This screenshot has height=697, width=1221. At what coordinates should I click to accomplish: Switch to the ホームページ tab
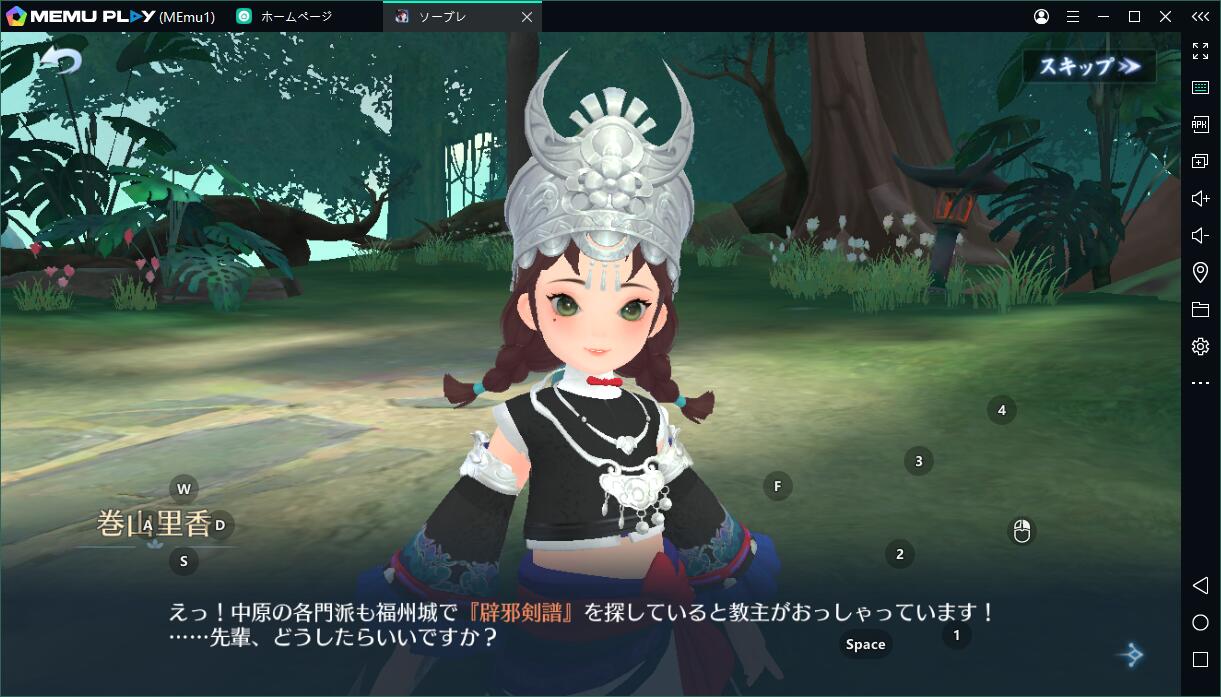tap(296, 17)
